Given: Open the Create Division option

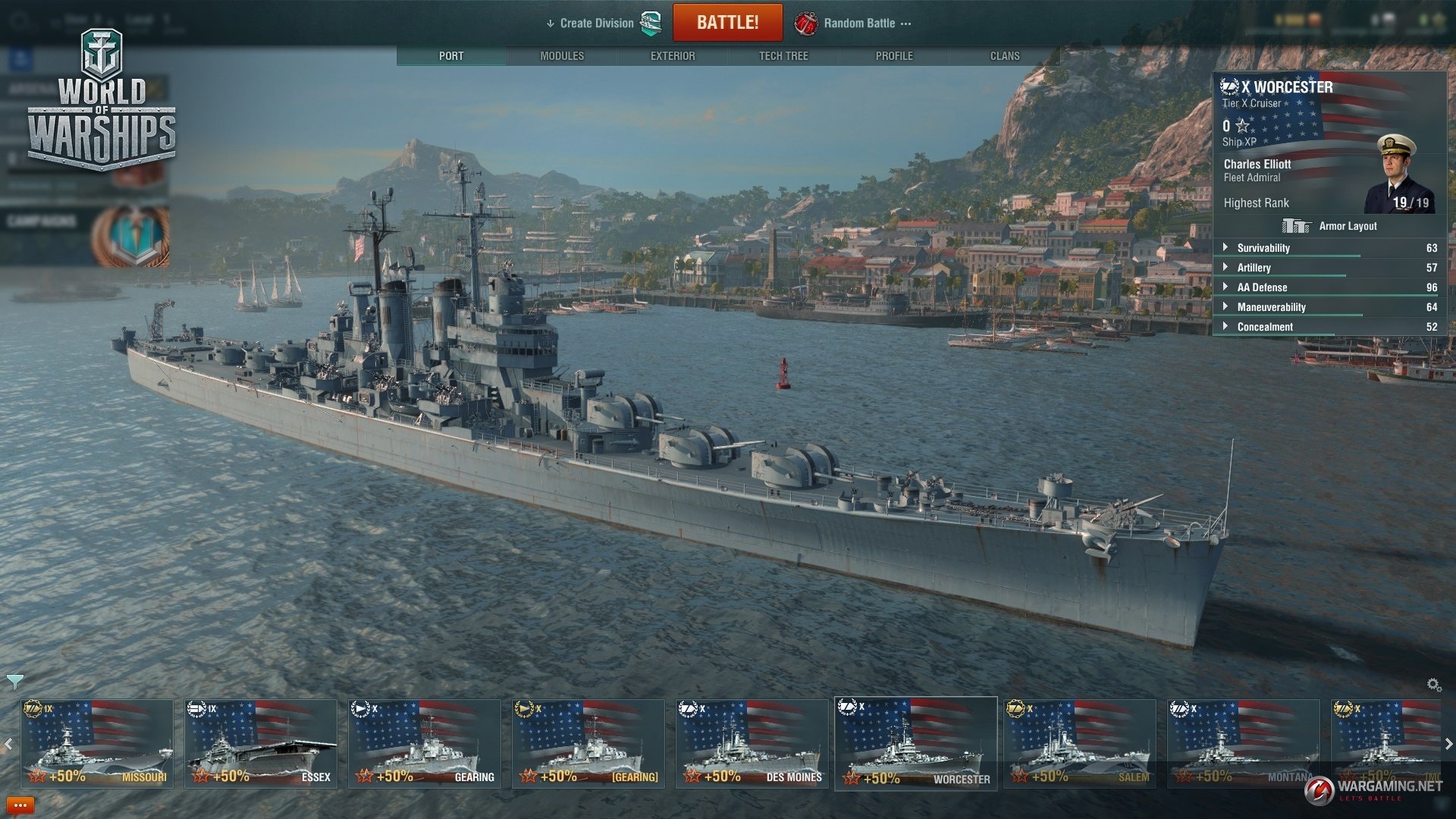Looking at the screenshot, I should [597, 24].
